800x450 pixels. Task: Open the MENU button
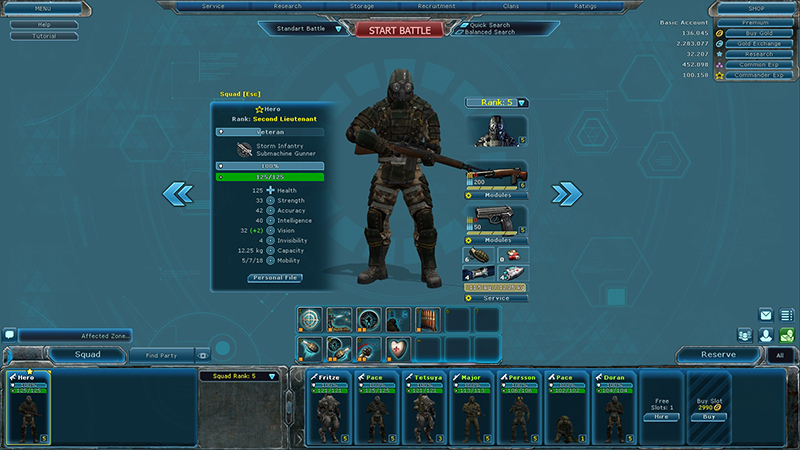click(x=29, y=9)
